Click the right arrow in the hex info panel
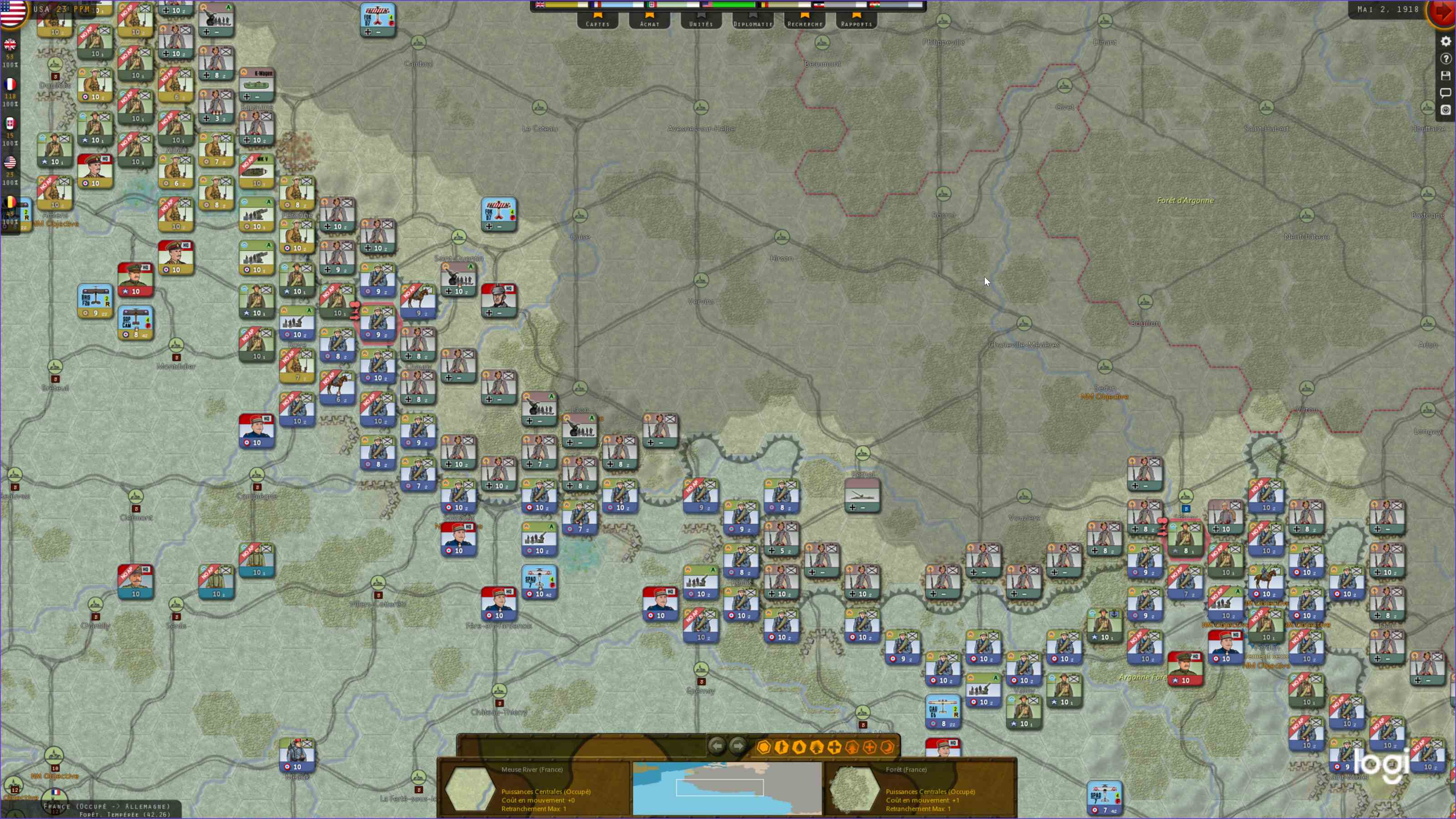This screenshot has width=1456, height=819. pyautogui.click(x=738, y=746)
